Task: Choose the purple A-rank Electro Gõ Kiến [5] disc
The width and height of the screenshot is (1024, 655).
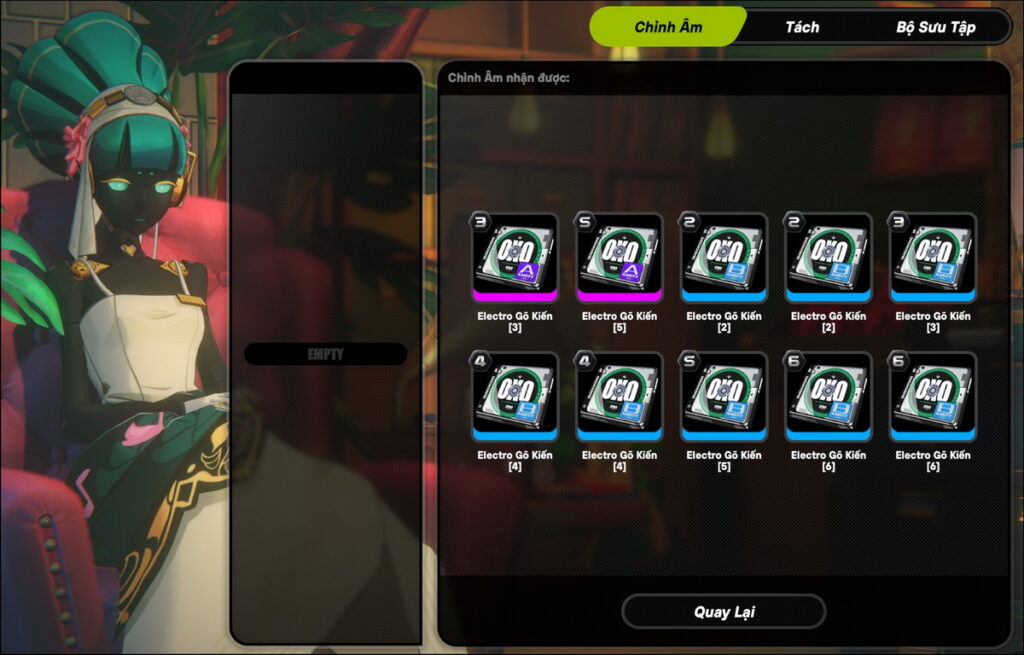Action: coord(619,256)
